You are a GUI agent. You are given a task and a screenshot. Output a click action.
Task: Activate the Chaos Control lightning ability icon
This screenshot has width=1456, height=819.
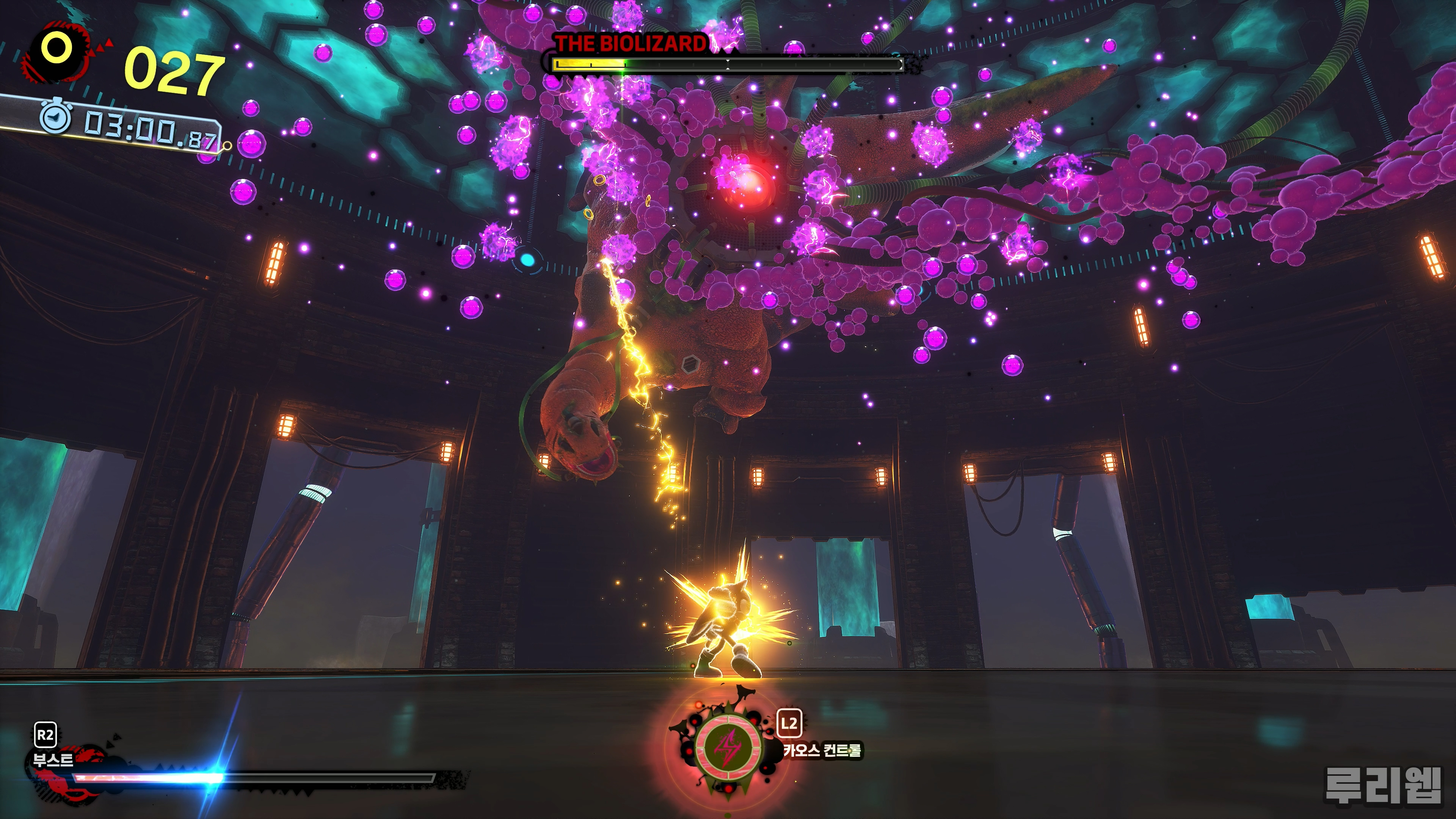pos(728,748)
